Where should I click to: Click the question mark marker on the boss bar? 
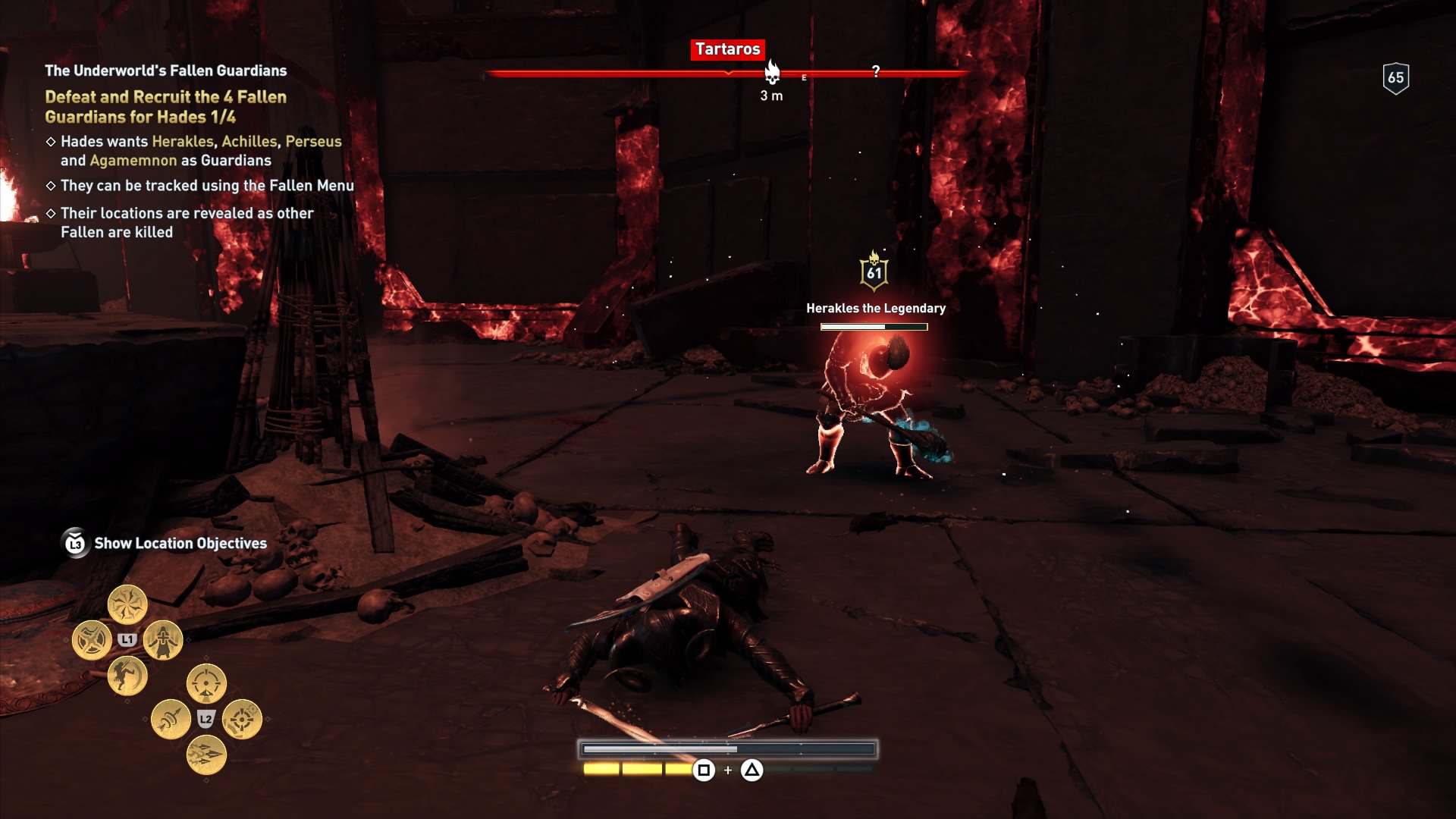(x=877, y=73)
